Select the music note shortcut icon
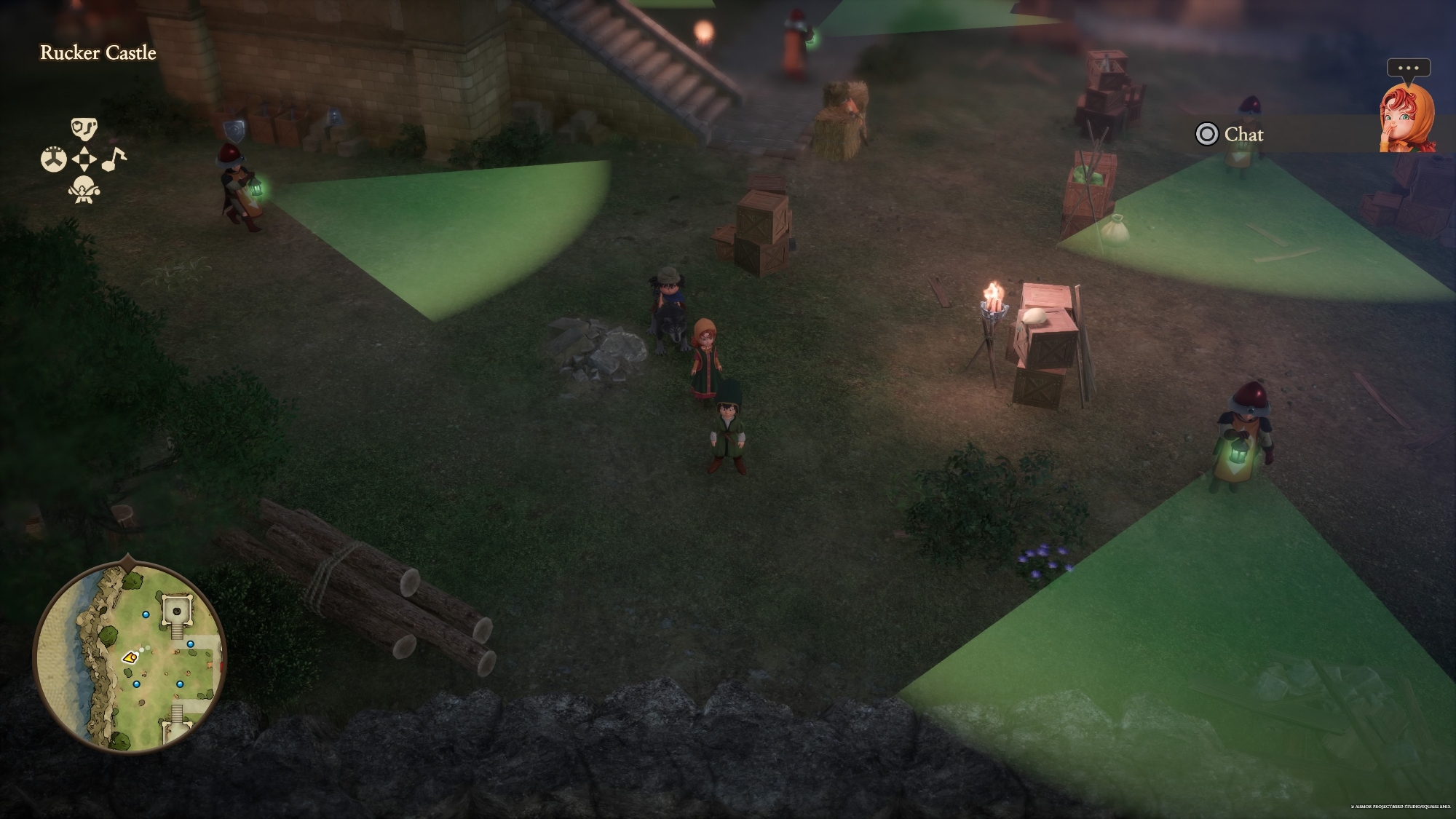The height and width of the screenshot is (819, 1456). click(114, 158)
